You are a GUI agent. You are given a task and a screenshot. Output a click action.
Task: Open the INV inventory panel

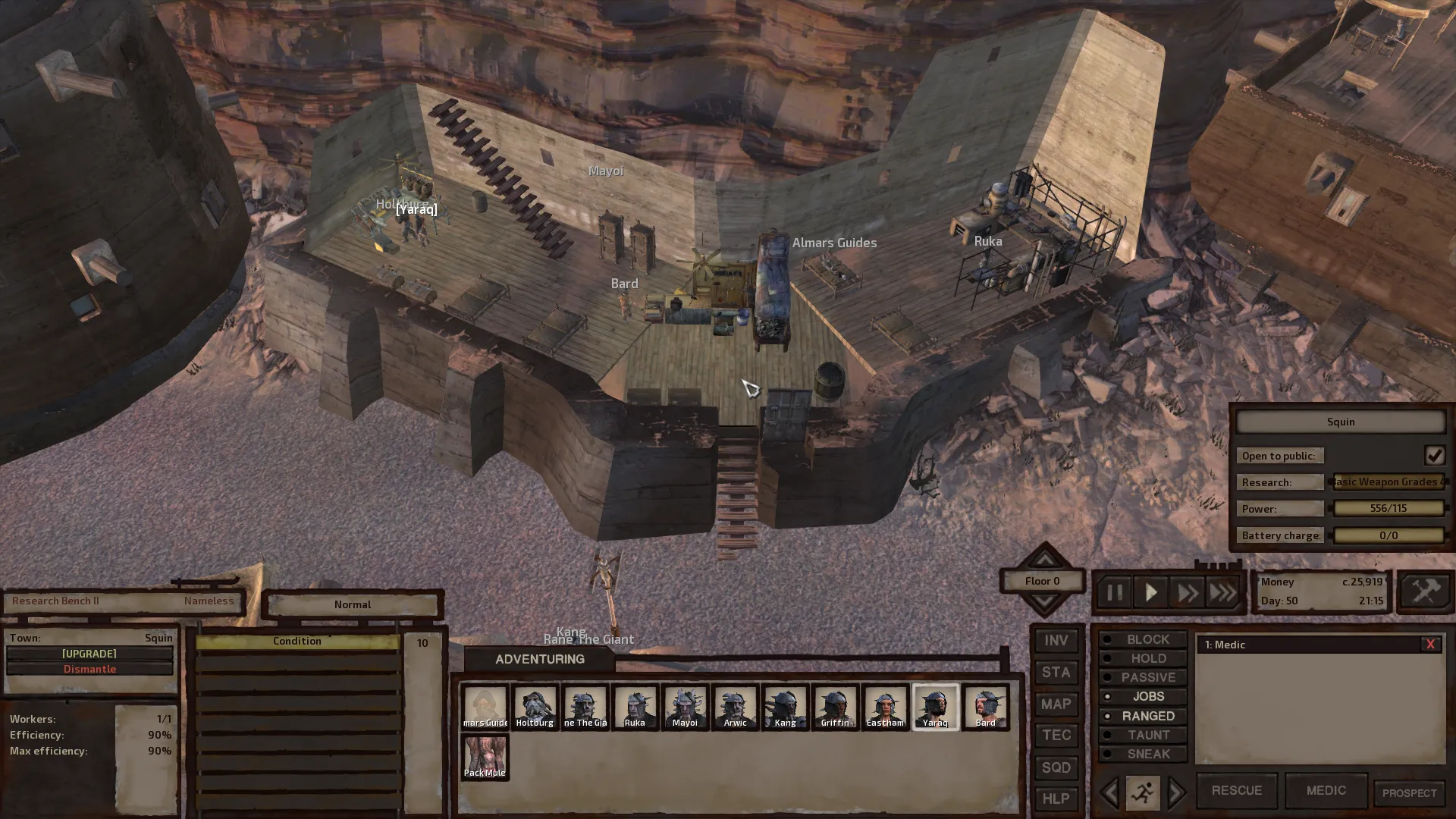point(1056,641)
